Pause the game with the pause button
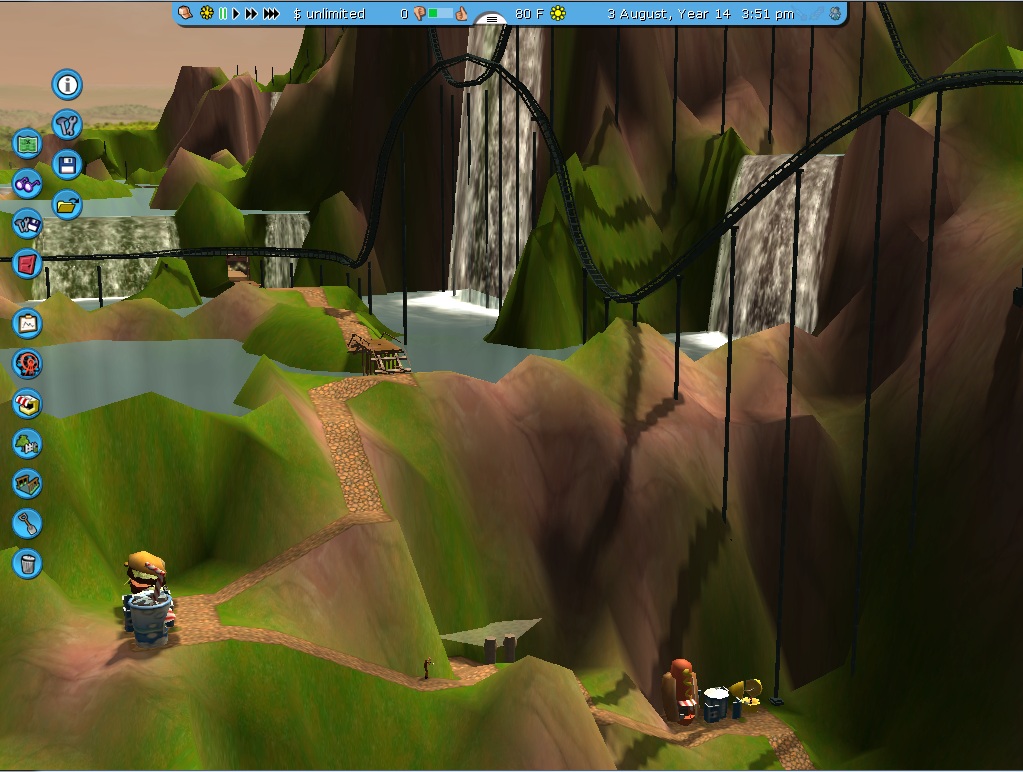This screenshot has width=1023, height=772. pos(222,14)
